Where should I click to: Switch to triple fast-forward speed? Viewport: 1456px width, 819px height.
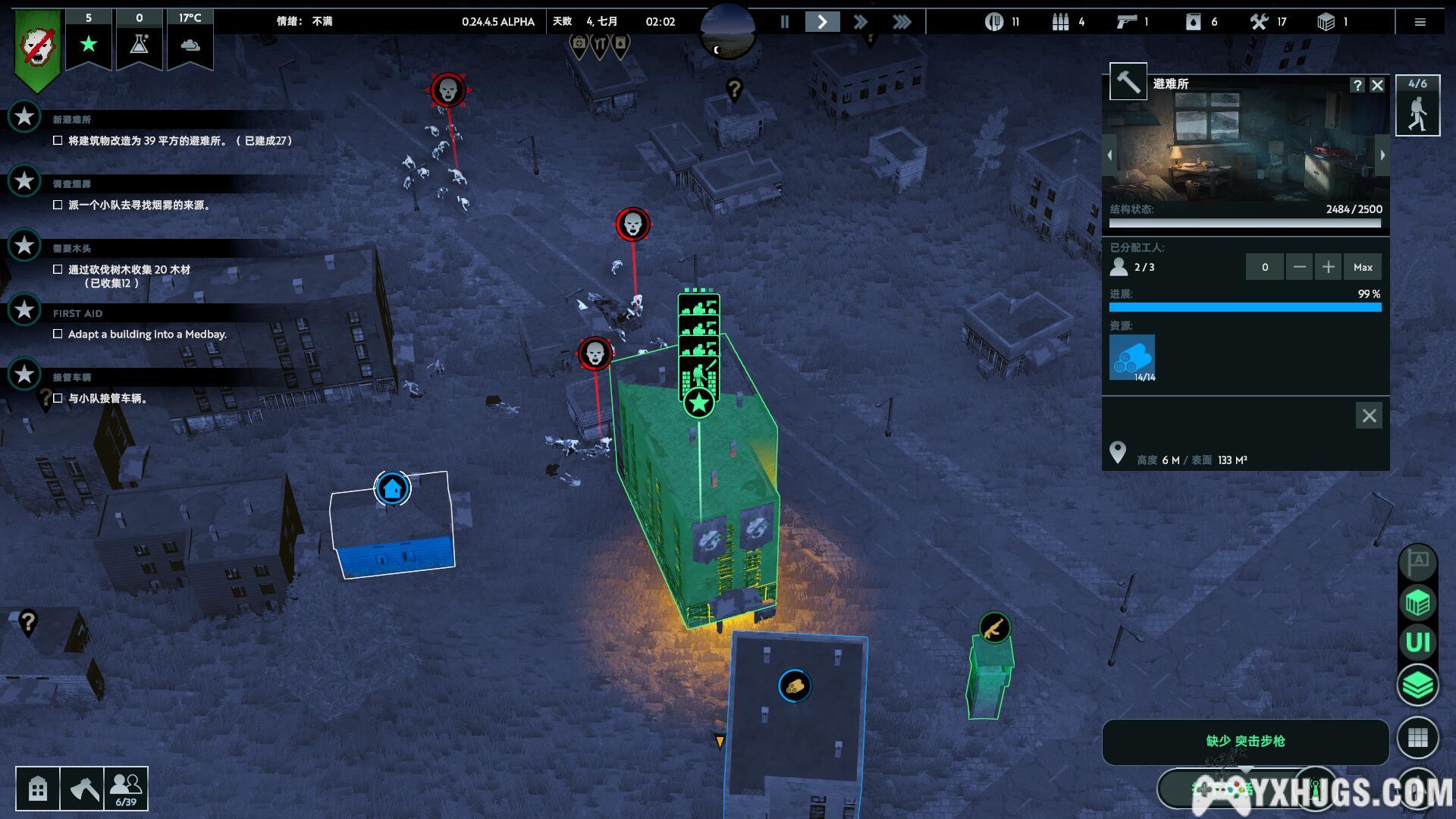pos(901,22)
